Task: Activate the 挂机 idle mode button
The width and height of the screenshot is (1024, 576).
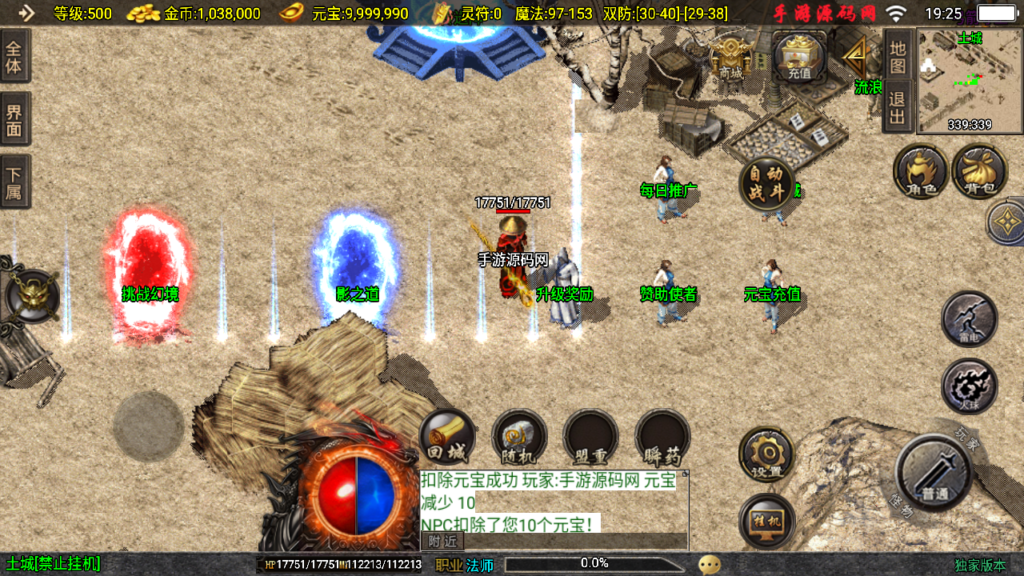Action: (767, 521)
